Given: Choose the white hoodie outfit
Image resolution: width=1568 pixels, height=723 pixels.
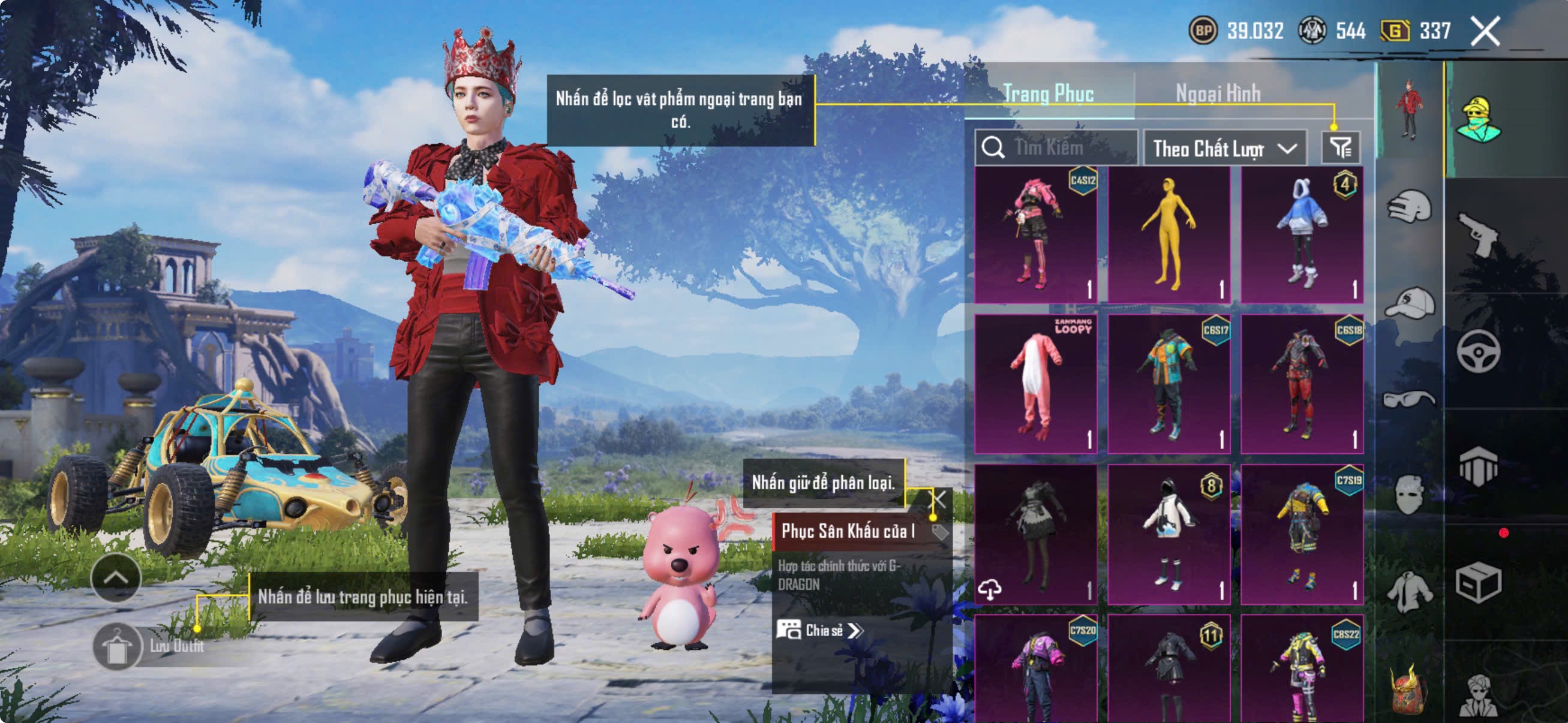Looking at the screenshot, I should (1169, 534).
